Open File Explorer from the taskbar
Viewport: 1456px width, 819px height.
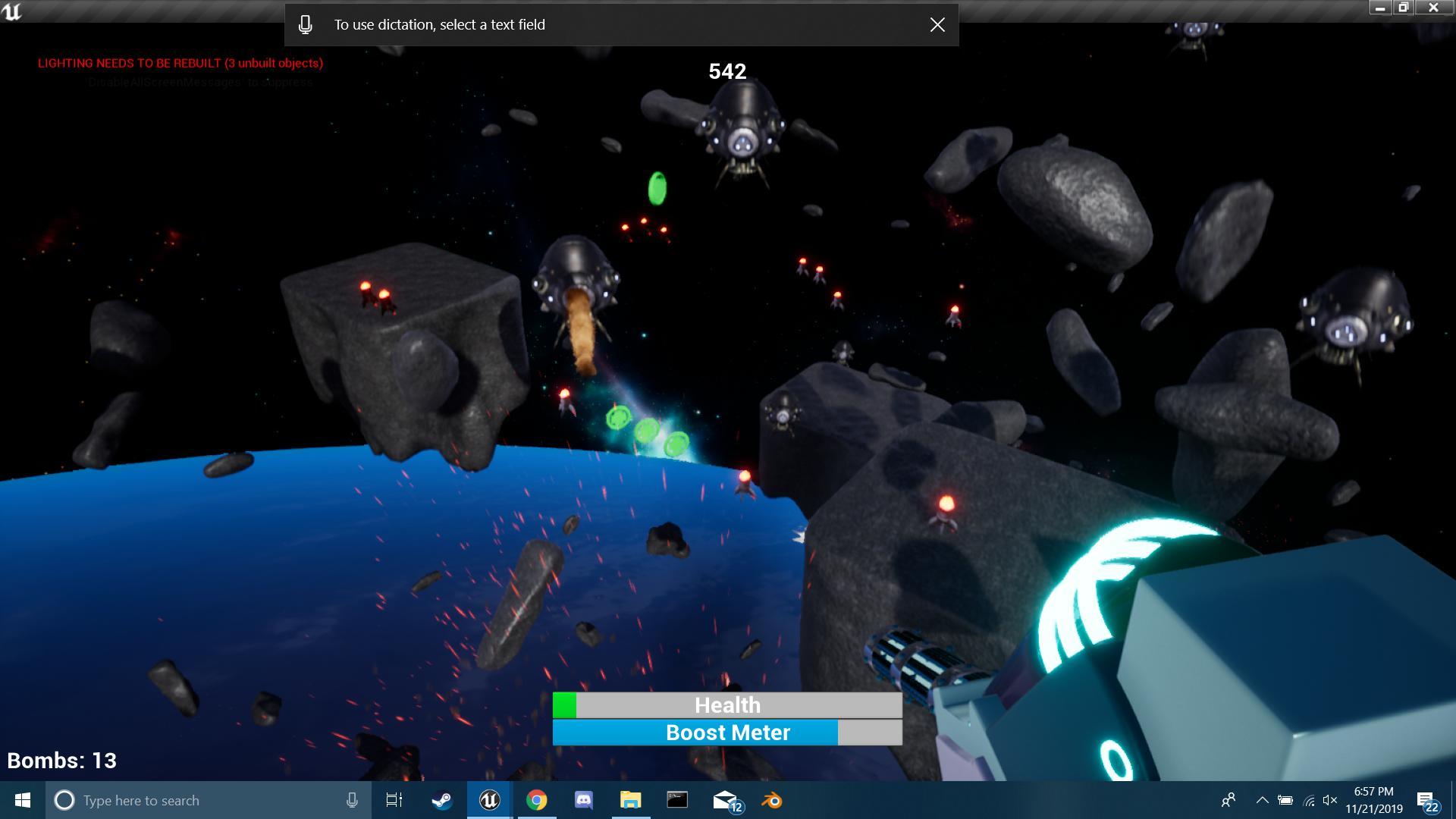632,800
